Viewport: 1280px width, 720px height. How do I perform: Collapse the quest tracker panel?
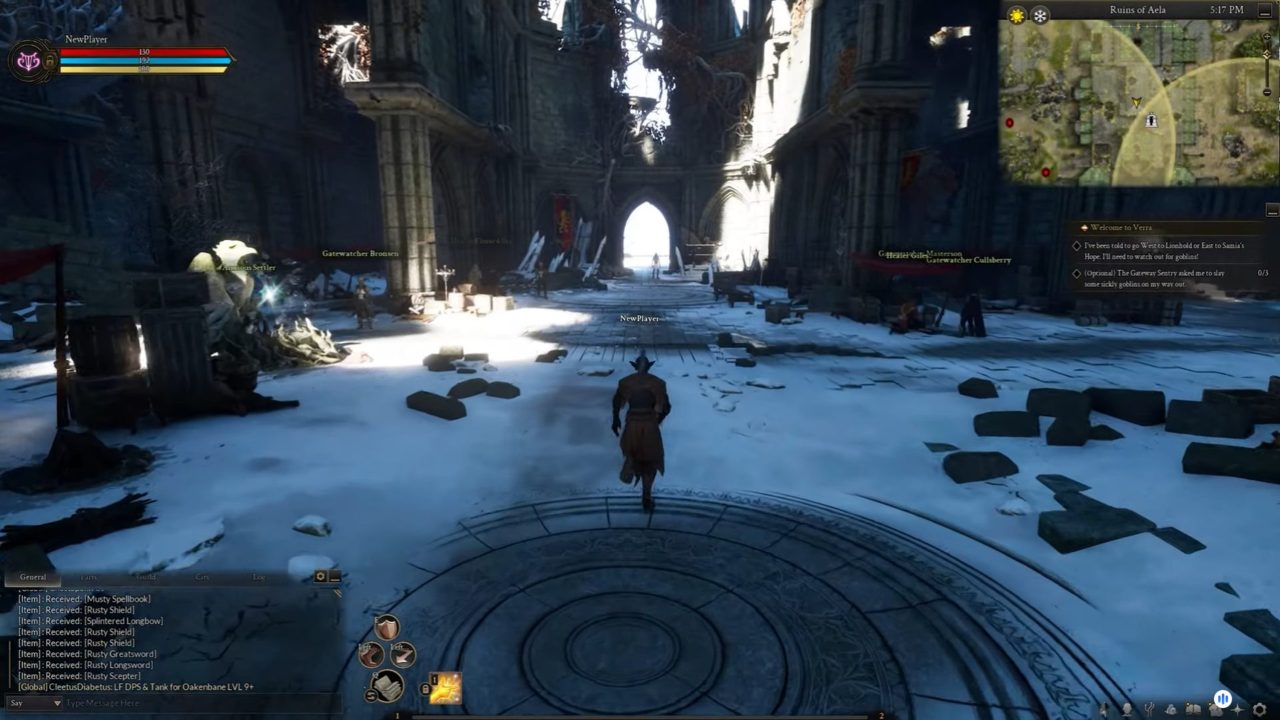pyautogui.click(x=1272, y=212)
